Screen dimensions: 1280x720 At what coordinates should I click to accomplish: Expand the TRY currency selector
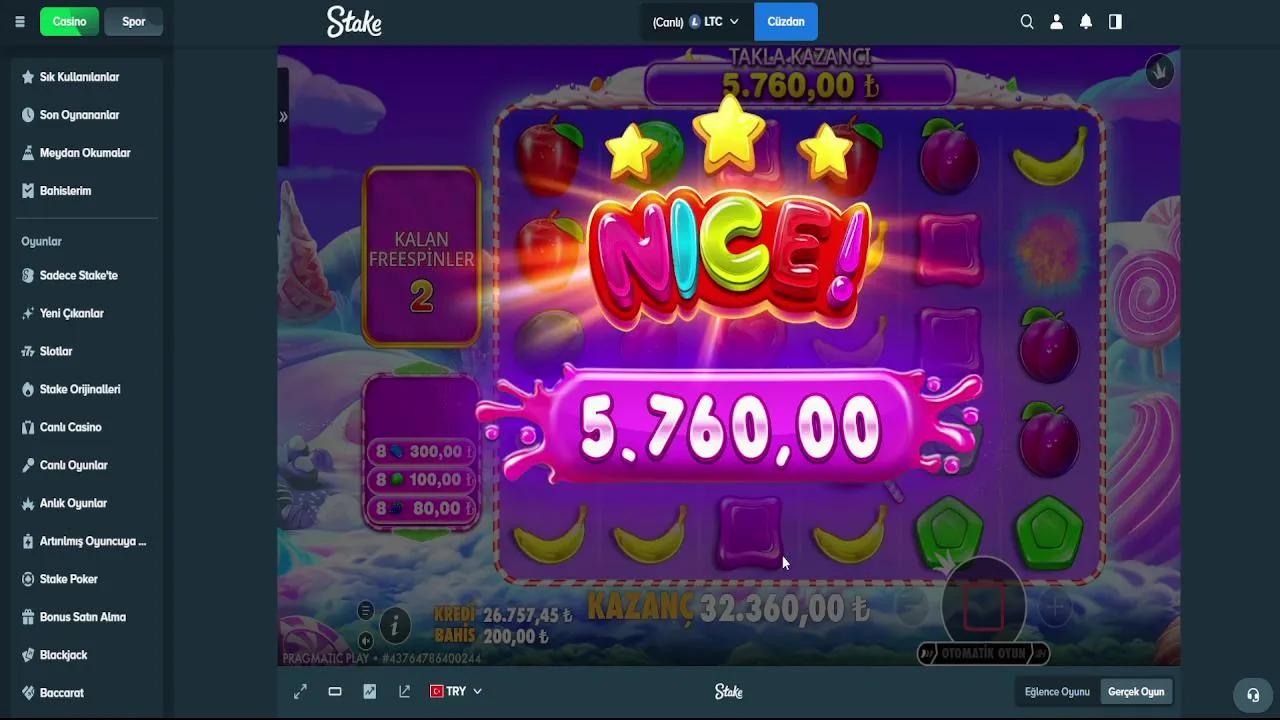[456, 691]
